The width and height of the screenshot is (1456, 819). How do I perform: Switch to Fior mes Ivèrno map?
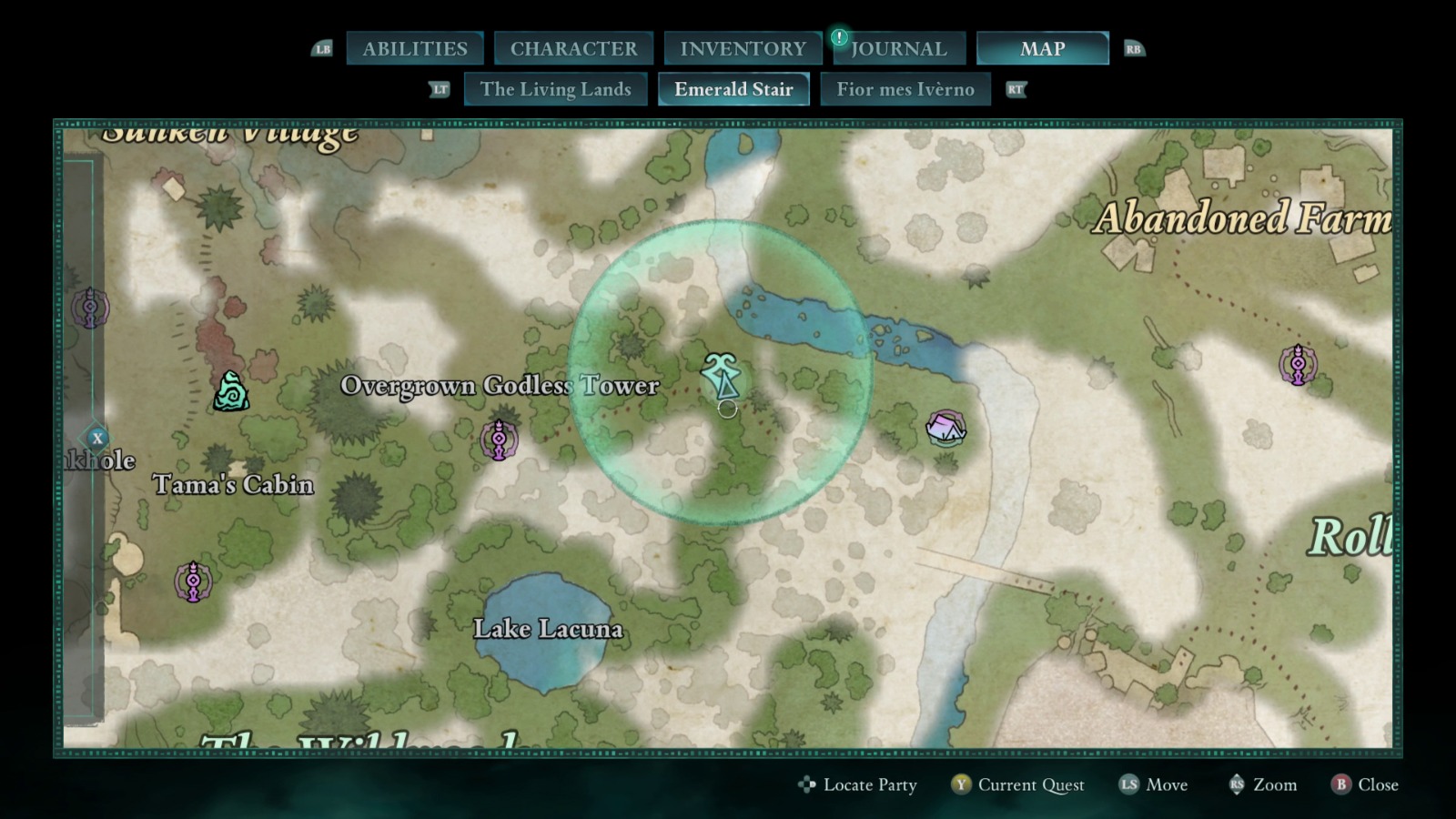(x=905, y=89)
